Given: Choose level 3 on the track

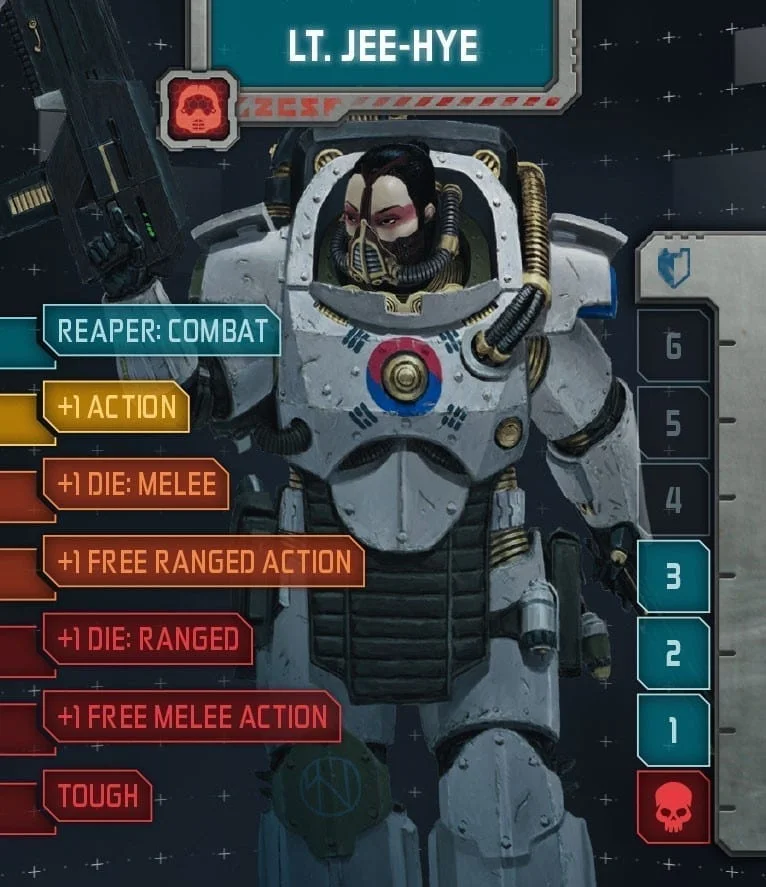Looking at the screenshot, I should click(x=673, y=576).
